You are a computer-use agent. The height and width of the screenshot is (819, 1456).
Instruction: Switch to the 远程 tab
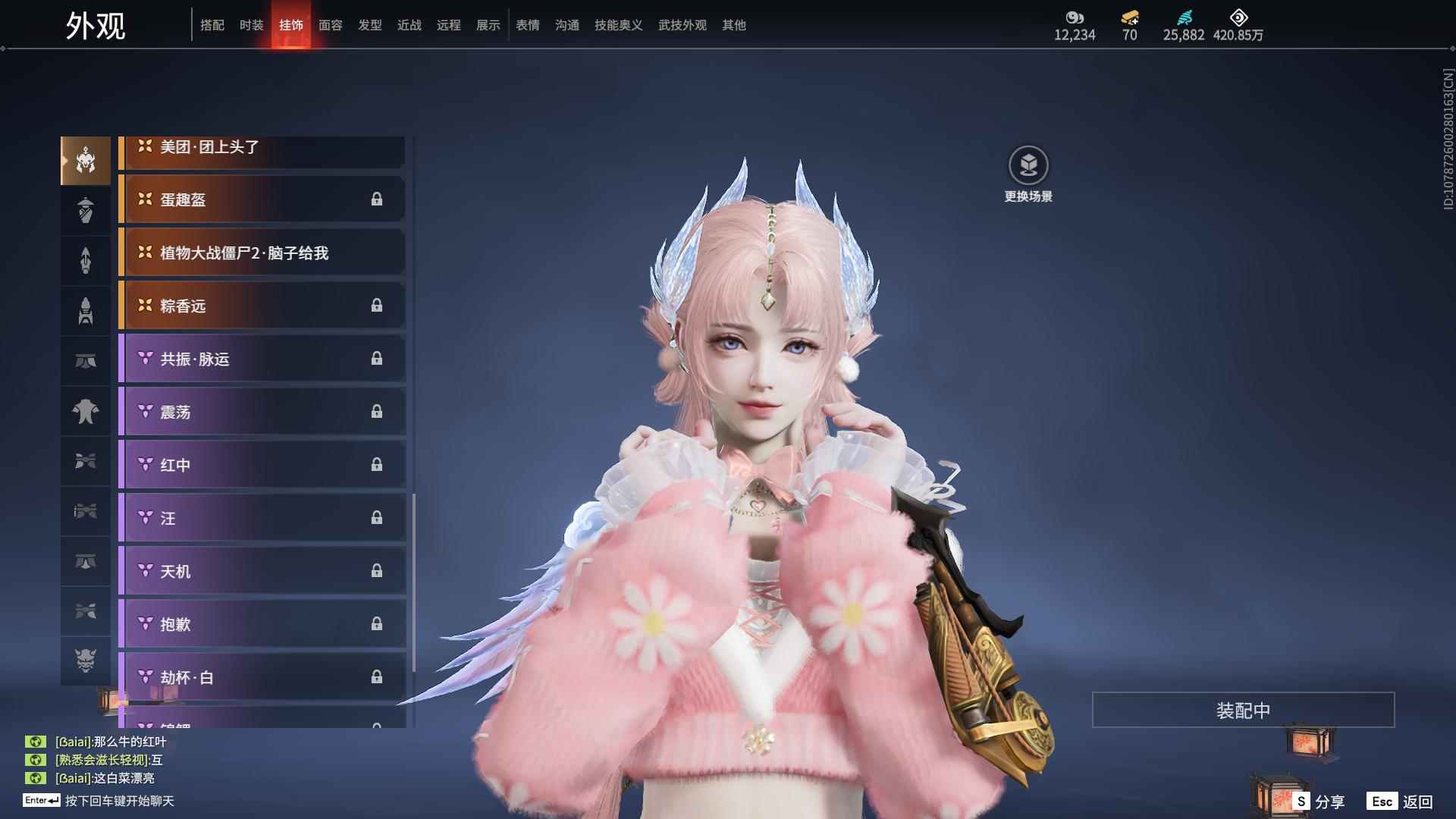click(x=448, y=25)
